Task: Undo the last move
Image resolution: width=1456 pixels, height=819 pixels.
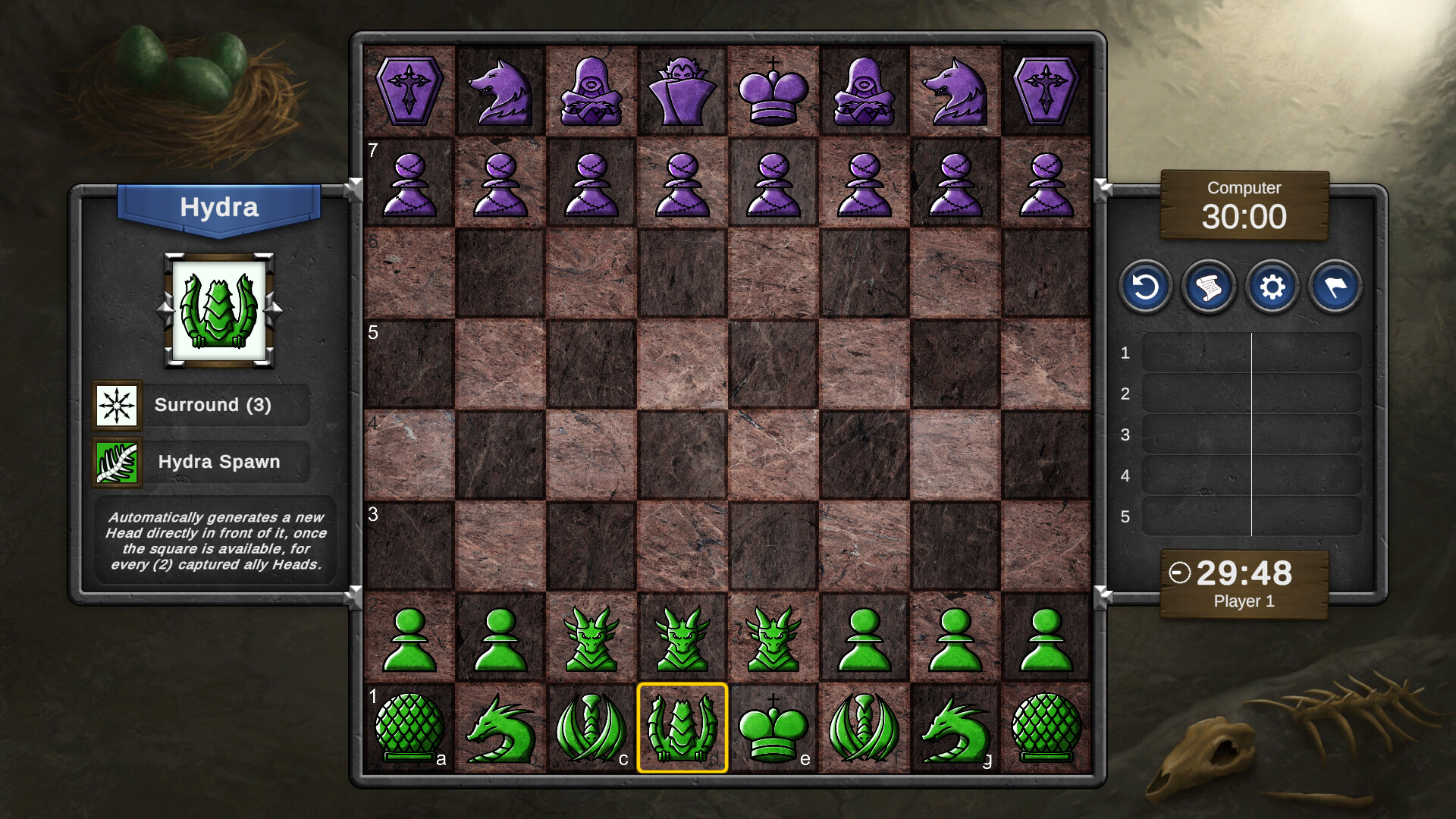Action: tap(1145, 287)
